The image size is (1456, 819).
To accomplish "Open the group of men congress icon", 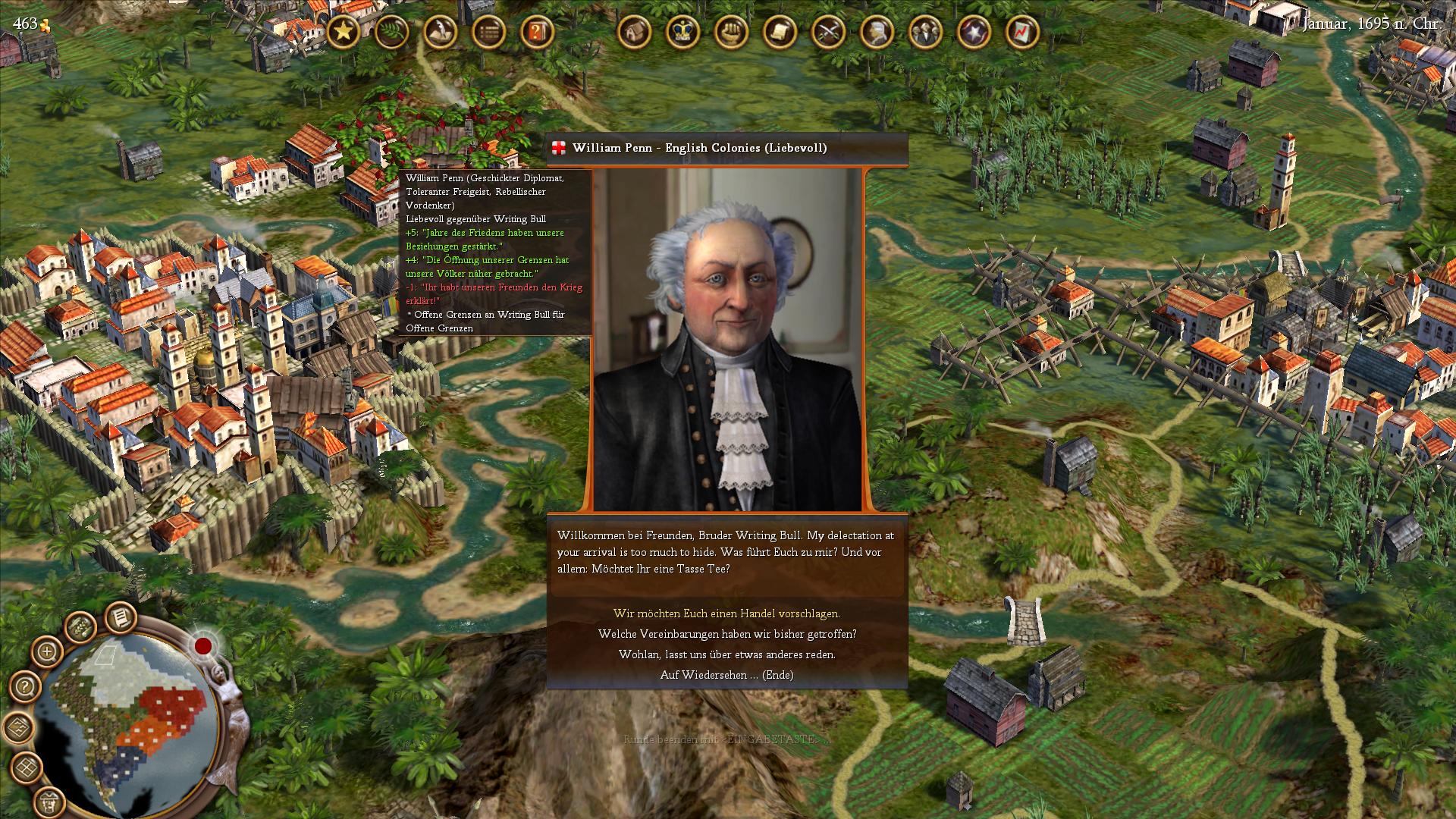I will (925, 32).
